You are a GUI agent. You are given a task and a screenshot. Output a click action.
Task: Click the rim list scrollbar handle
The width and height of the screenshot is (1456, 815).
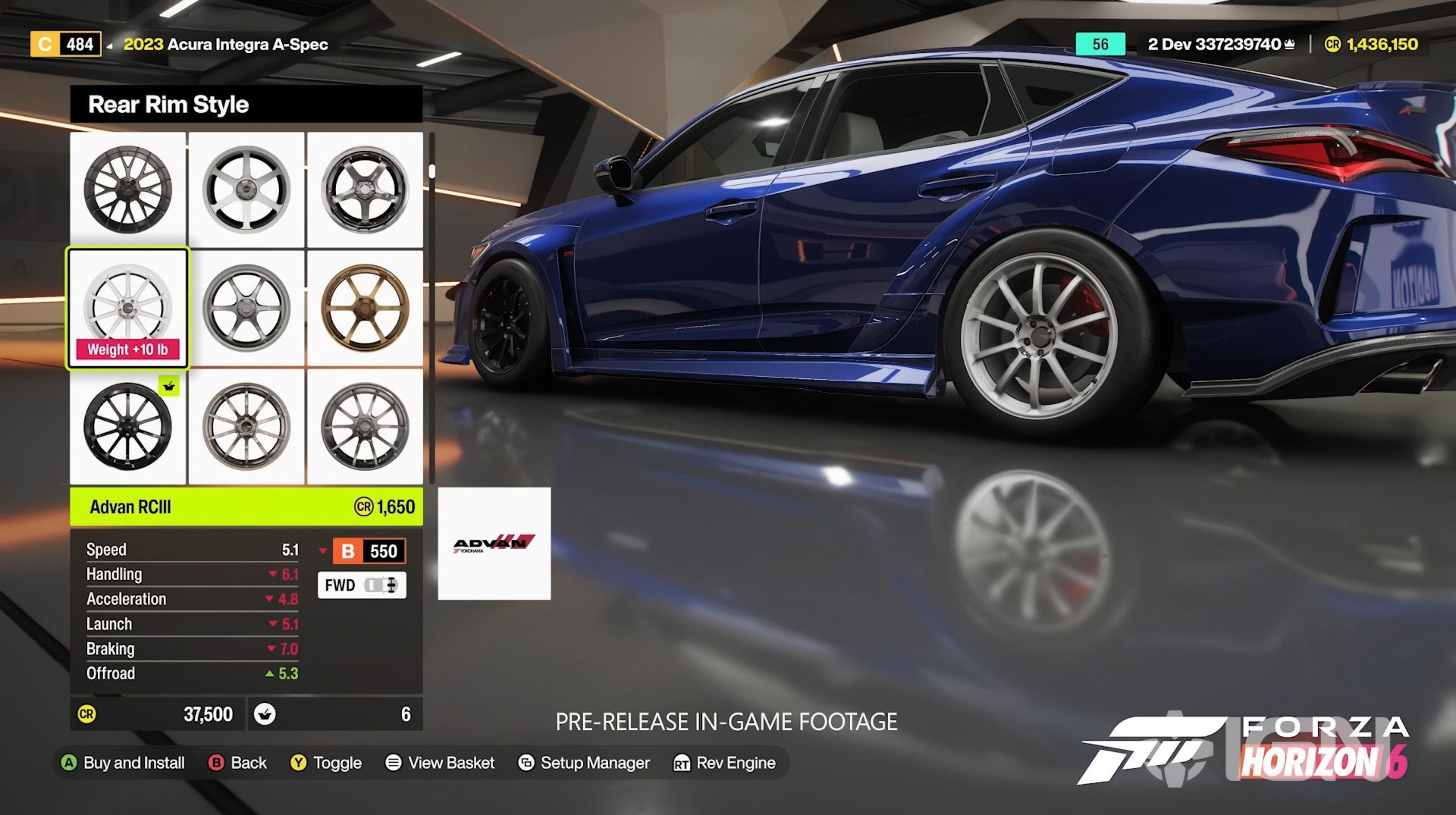click(x=431, y=171)
